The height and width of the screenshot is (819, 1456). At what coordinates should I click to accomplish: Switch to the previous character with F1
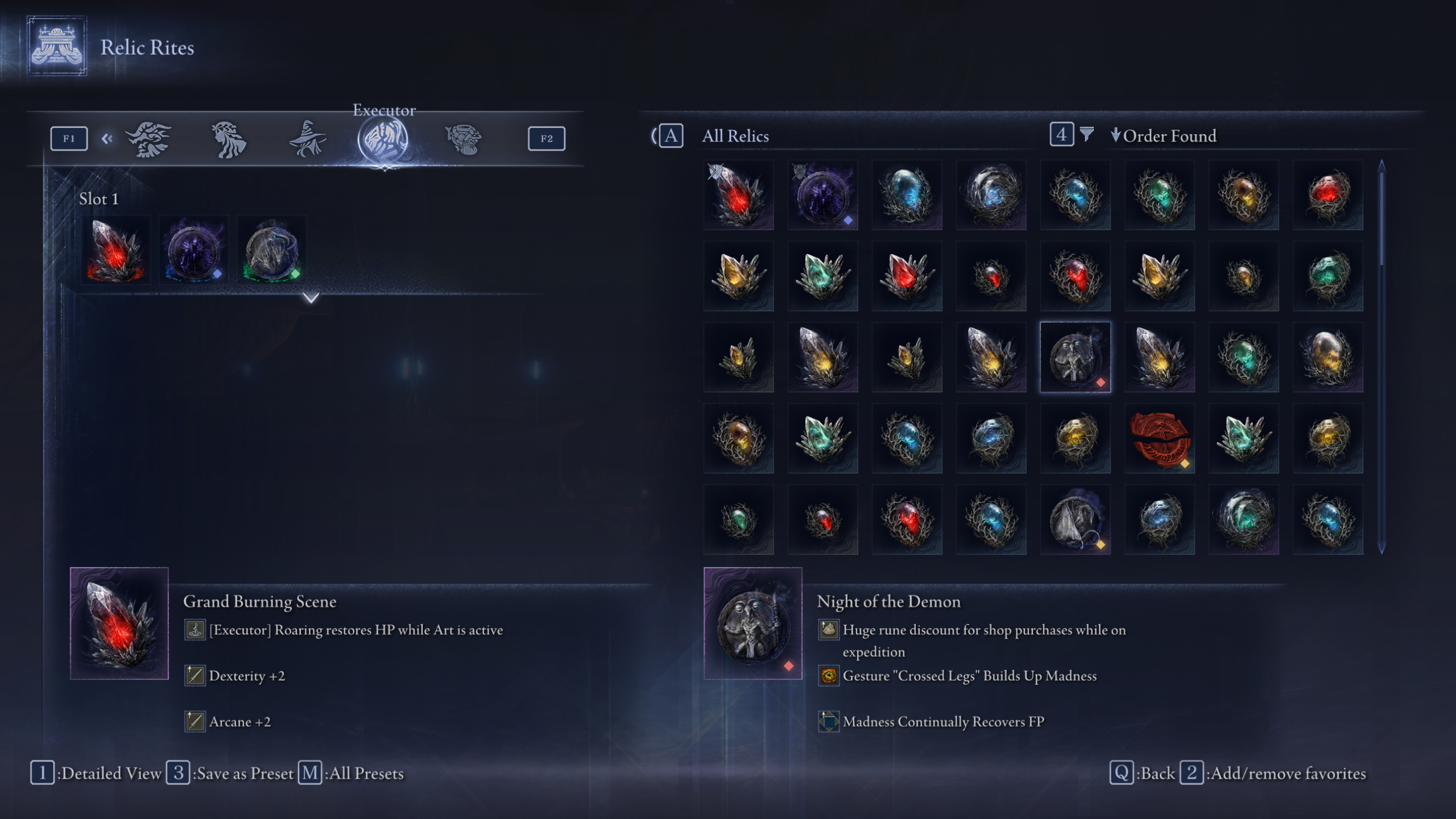[x=68, y=137]
